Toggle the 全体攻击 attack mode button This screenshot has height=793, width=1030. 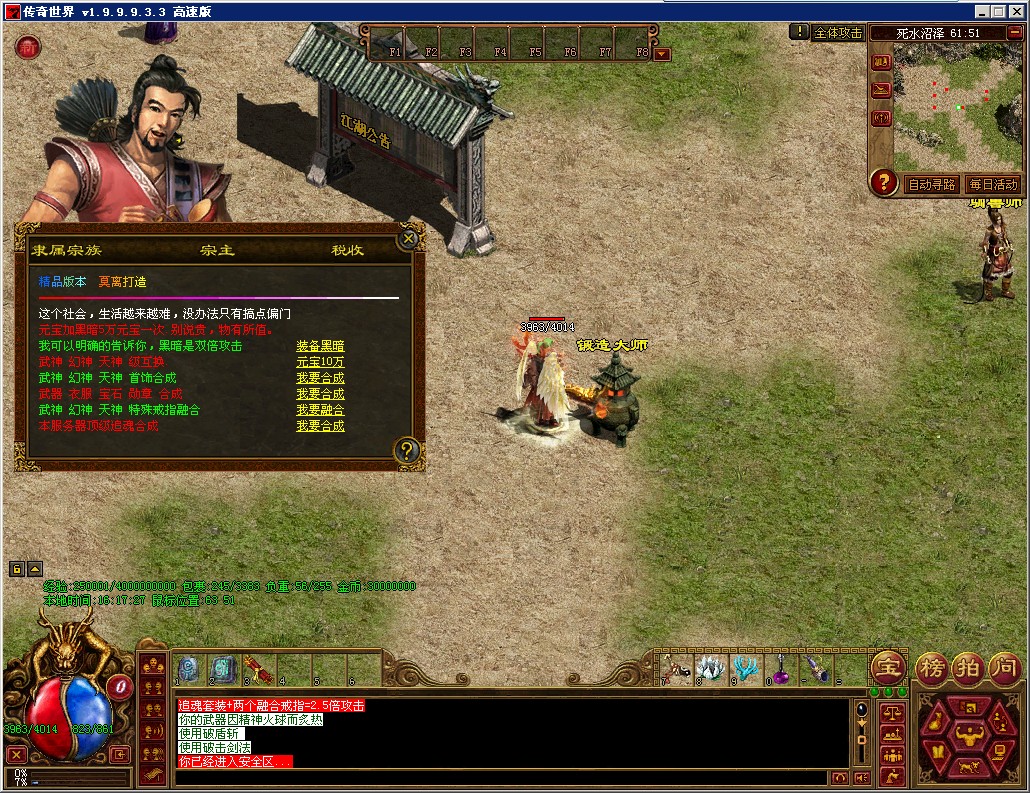[x=838, y=32]
